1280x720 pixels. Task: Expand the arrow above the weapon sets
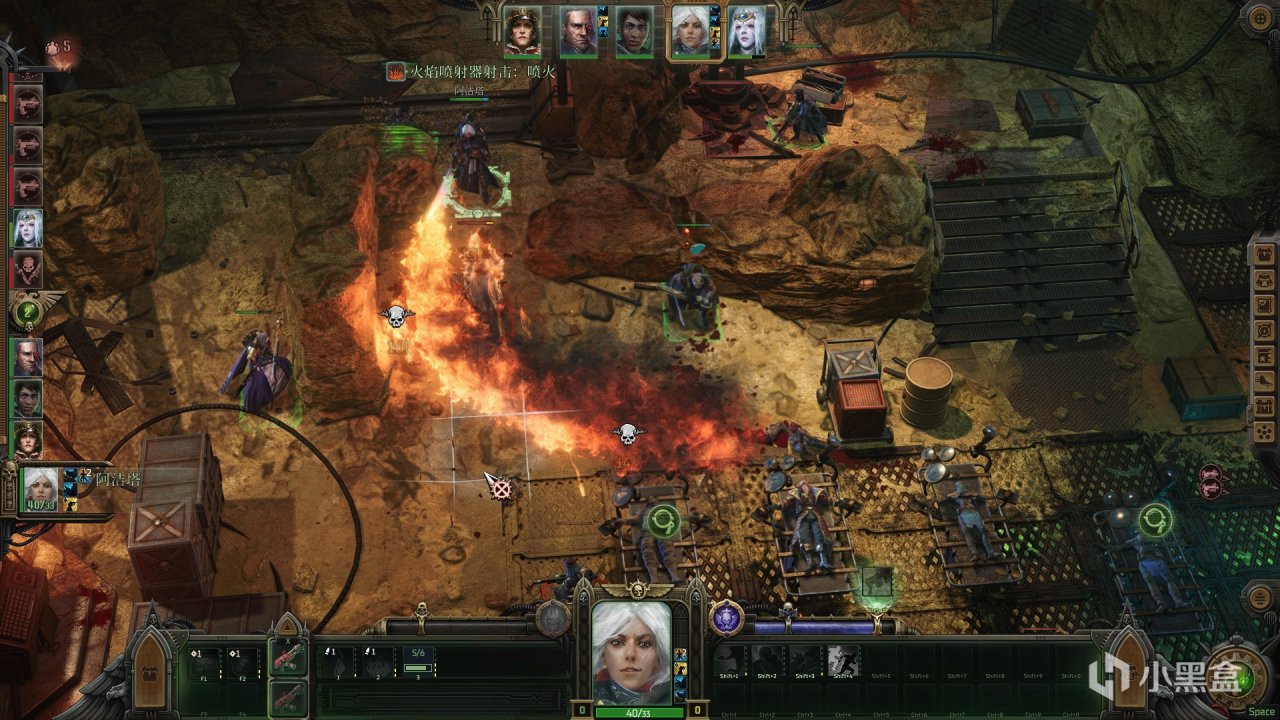point(288,627)
